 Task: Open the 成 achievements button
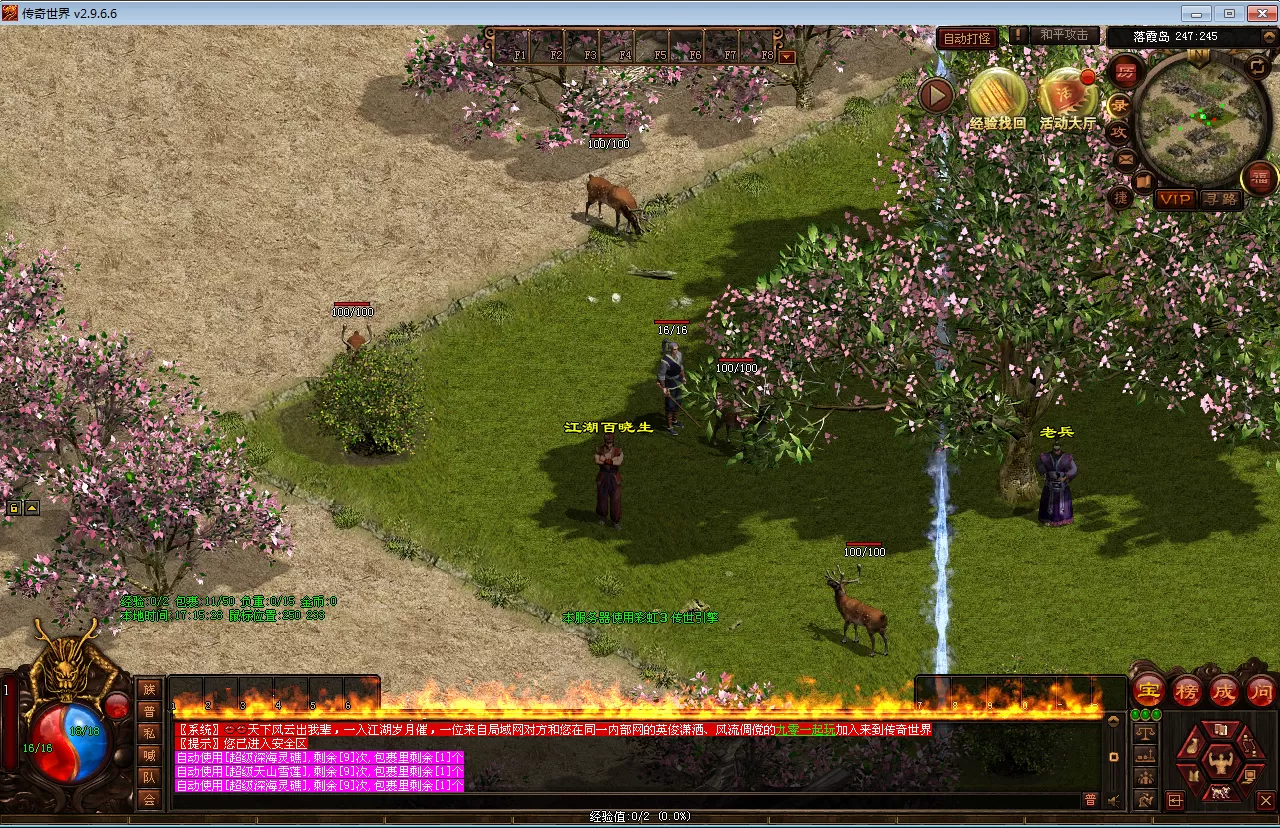click(x=1224, y=690)
